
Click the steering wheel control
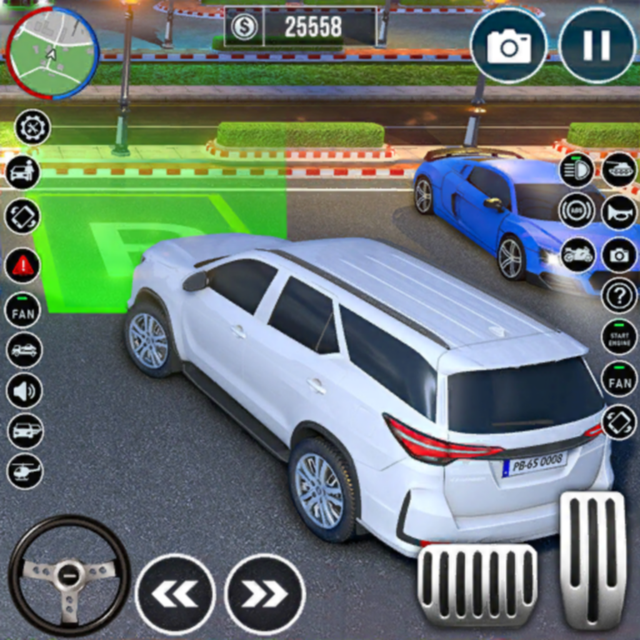tap(69, 573)
